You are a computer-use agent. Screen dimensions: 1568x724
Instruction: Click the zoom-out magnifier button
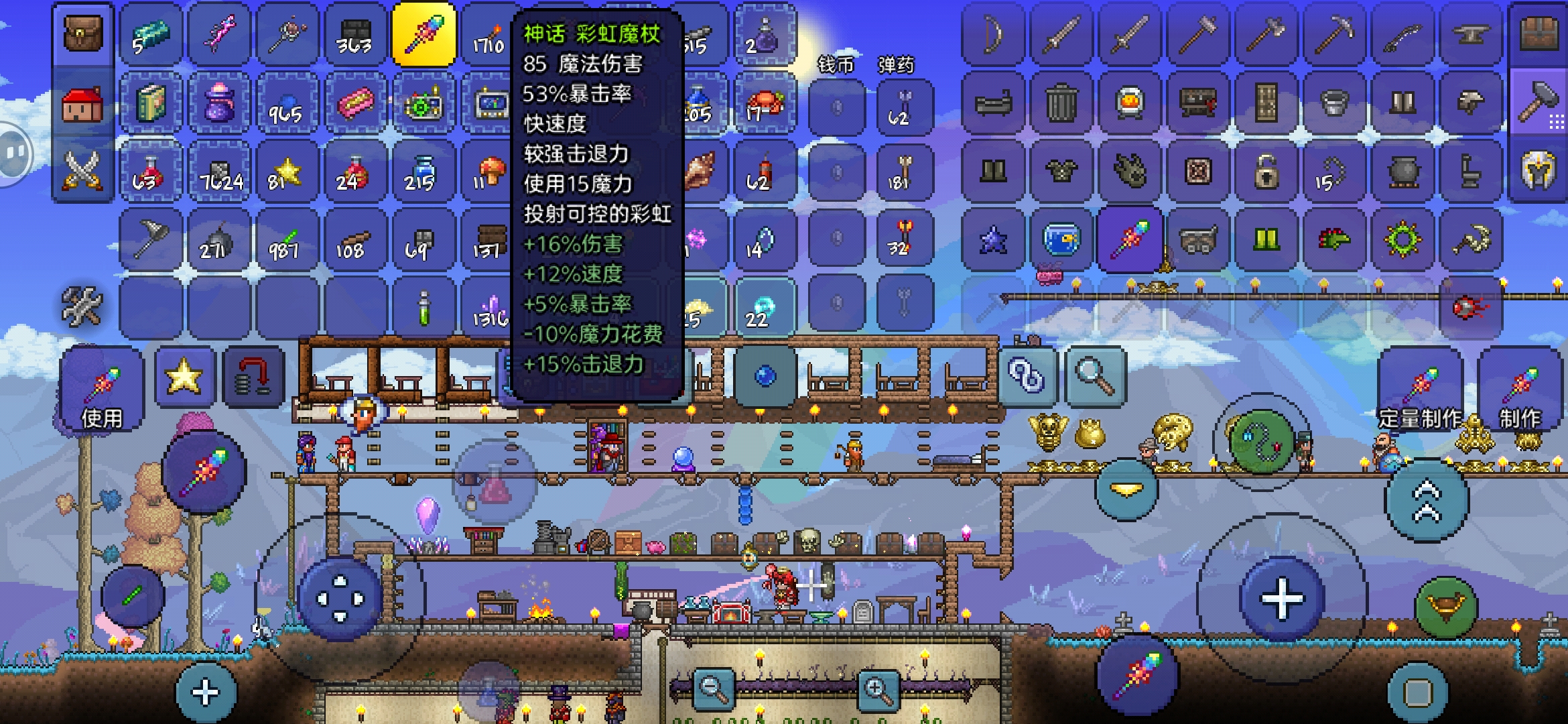point(713,688)
